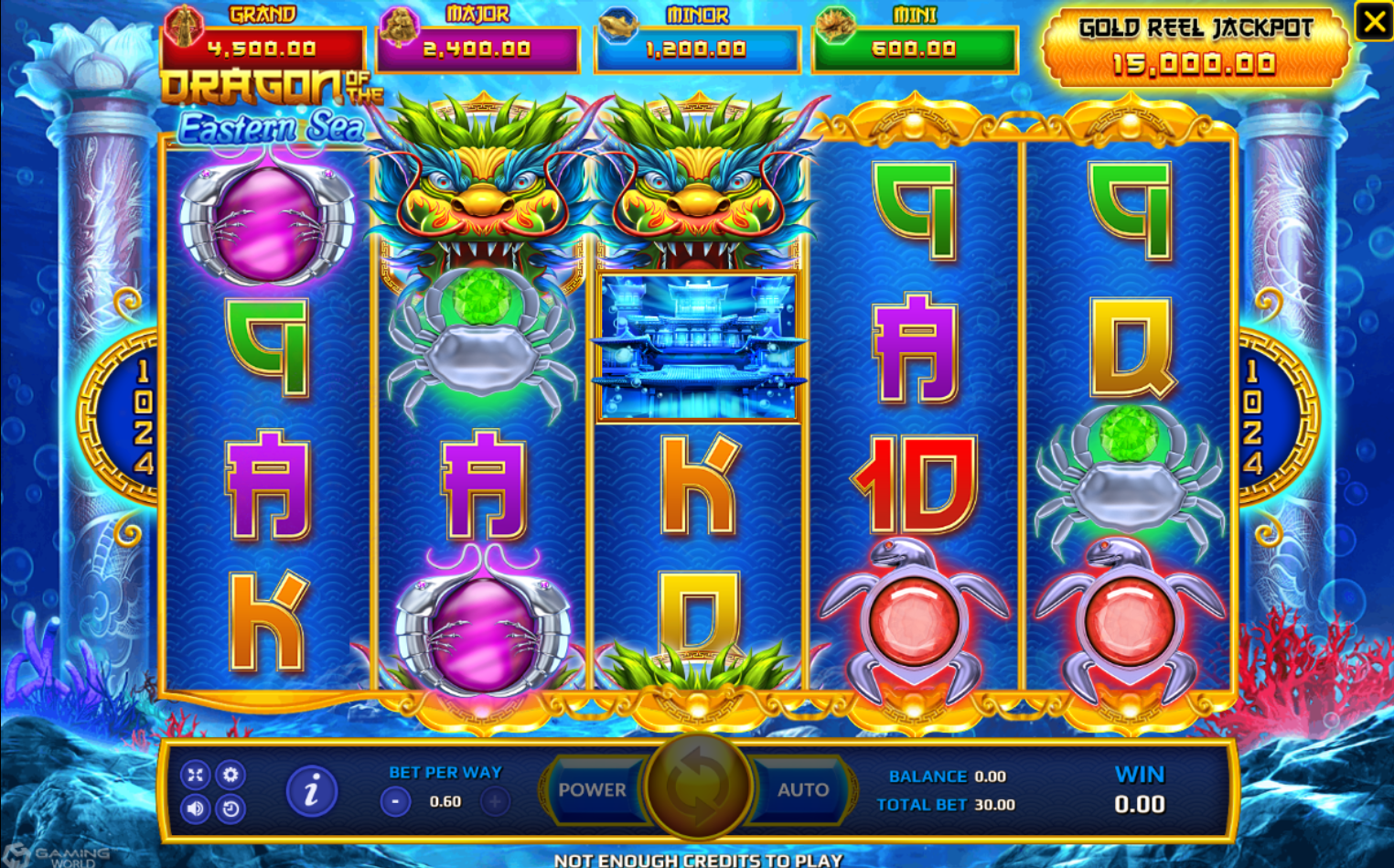
Task: Increase bet per way with plus
Action: [x=495, y=802]
